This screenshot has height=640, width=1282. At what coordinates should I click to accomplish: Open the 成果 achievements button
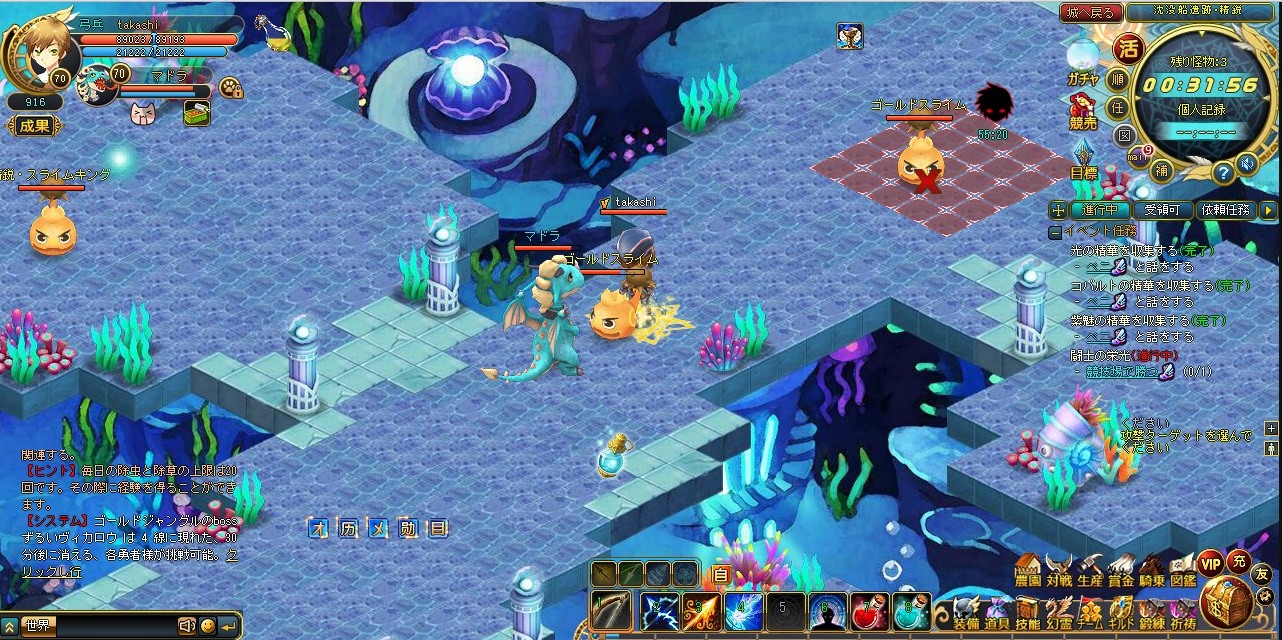pos(33,126)
